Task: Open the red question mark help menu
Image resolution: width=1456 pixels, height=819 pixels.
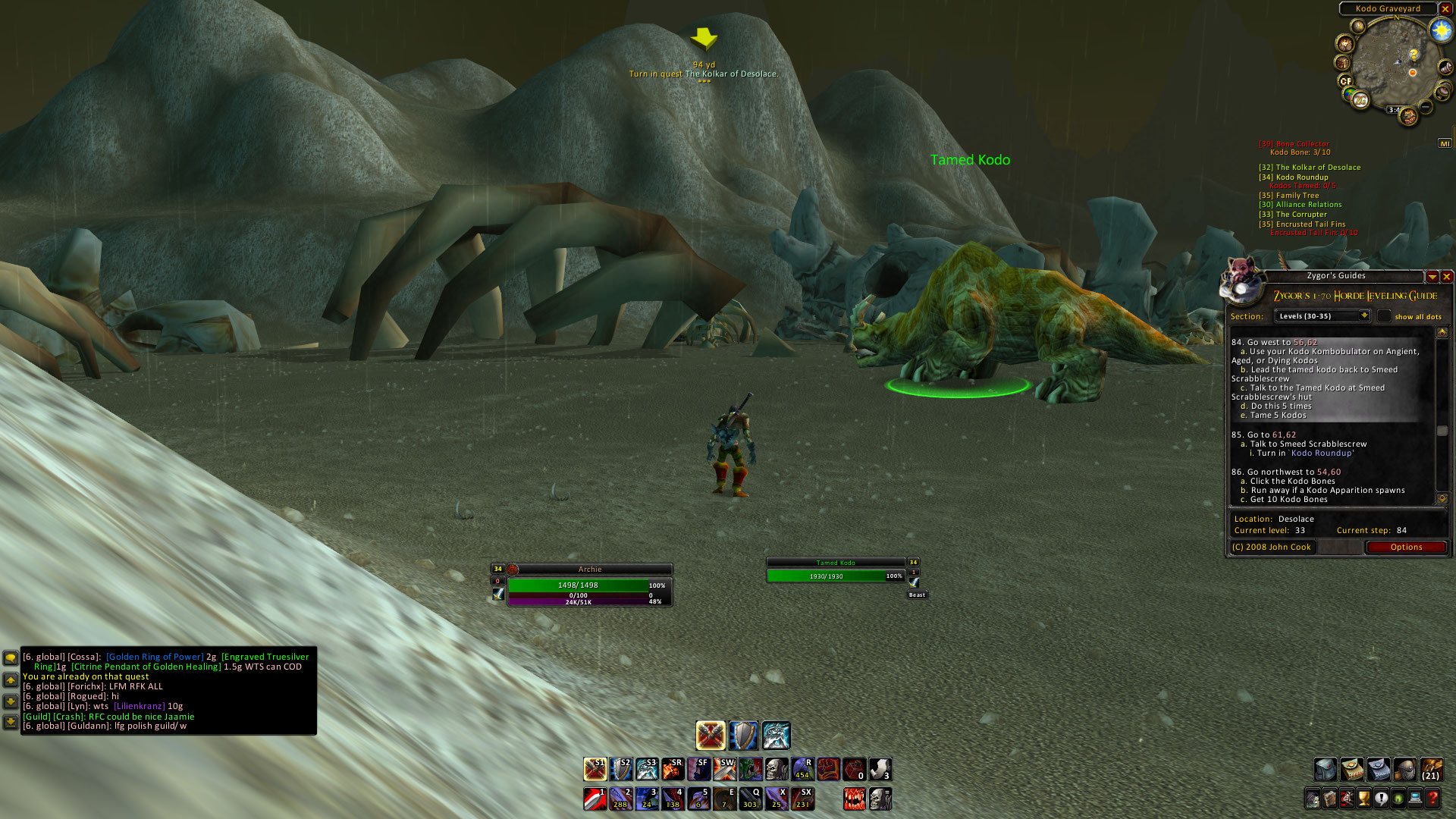Action: 1432,798
